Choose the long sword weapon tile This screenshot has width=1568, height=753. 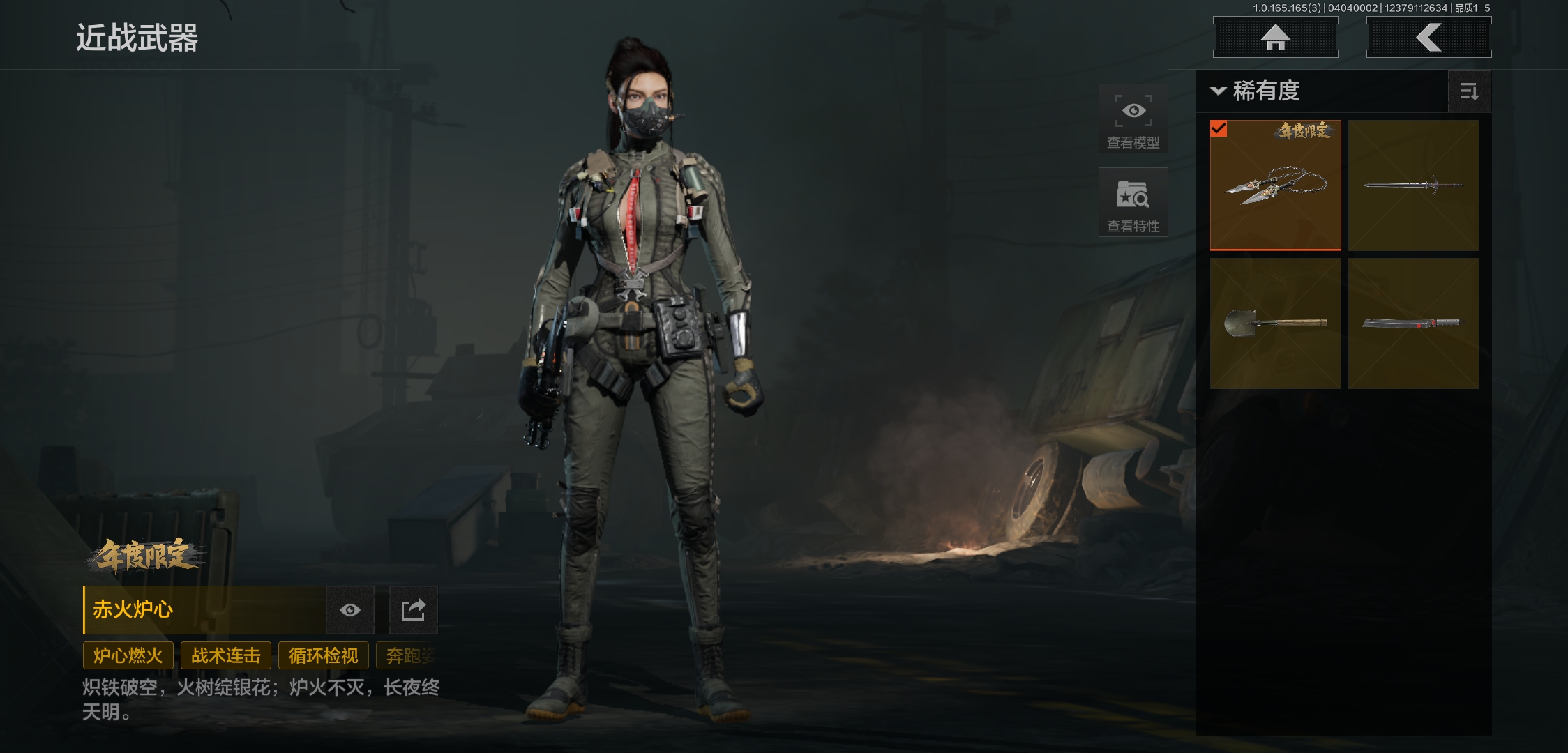1413,185
